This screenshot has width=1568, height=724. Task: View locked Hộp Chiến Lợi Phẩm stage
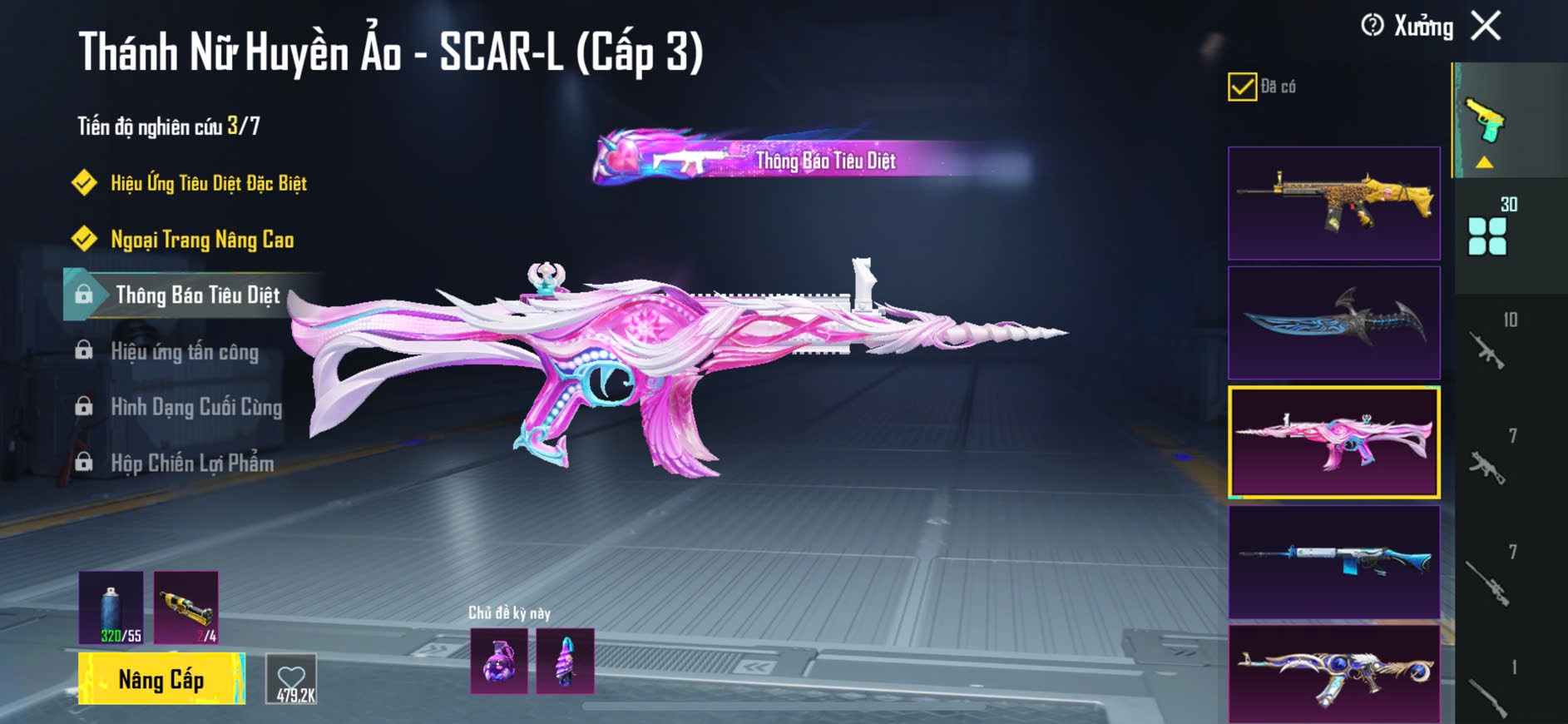[192, 463]
